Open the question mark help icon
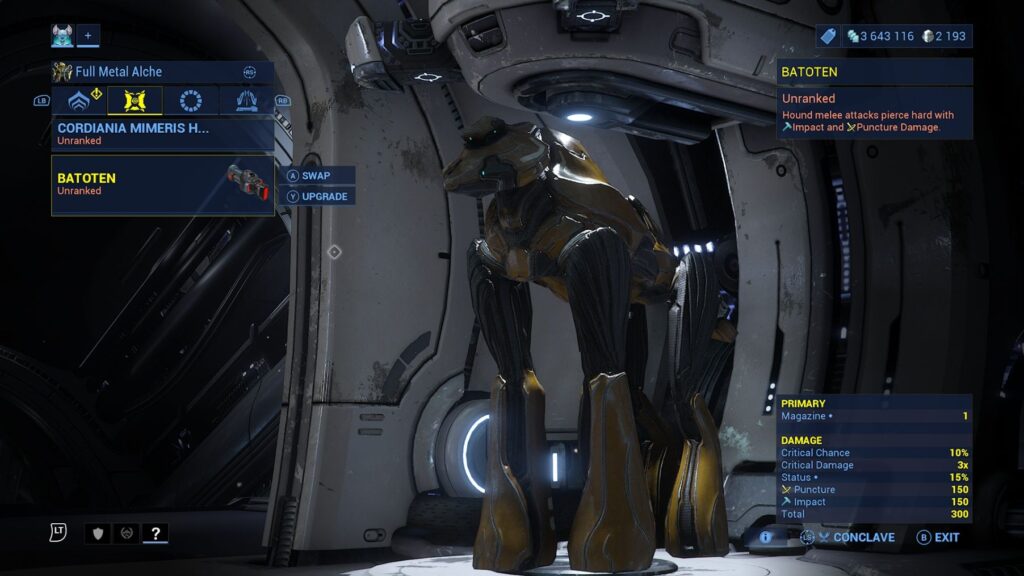The image size is (1024, 576). pyautogui.click(x=154, y=534)
